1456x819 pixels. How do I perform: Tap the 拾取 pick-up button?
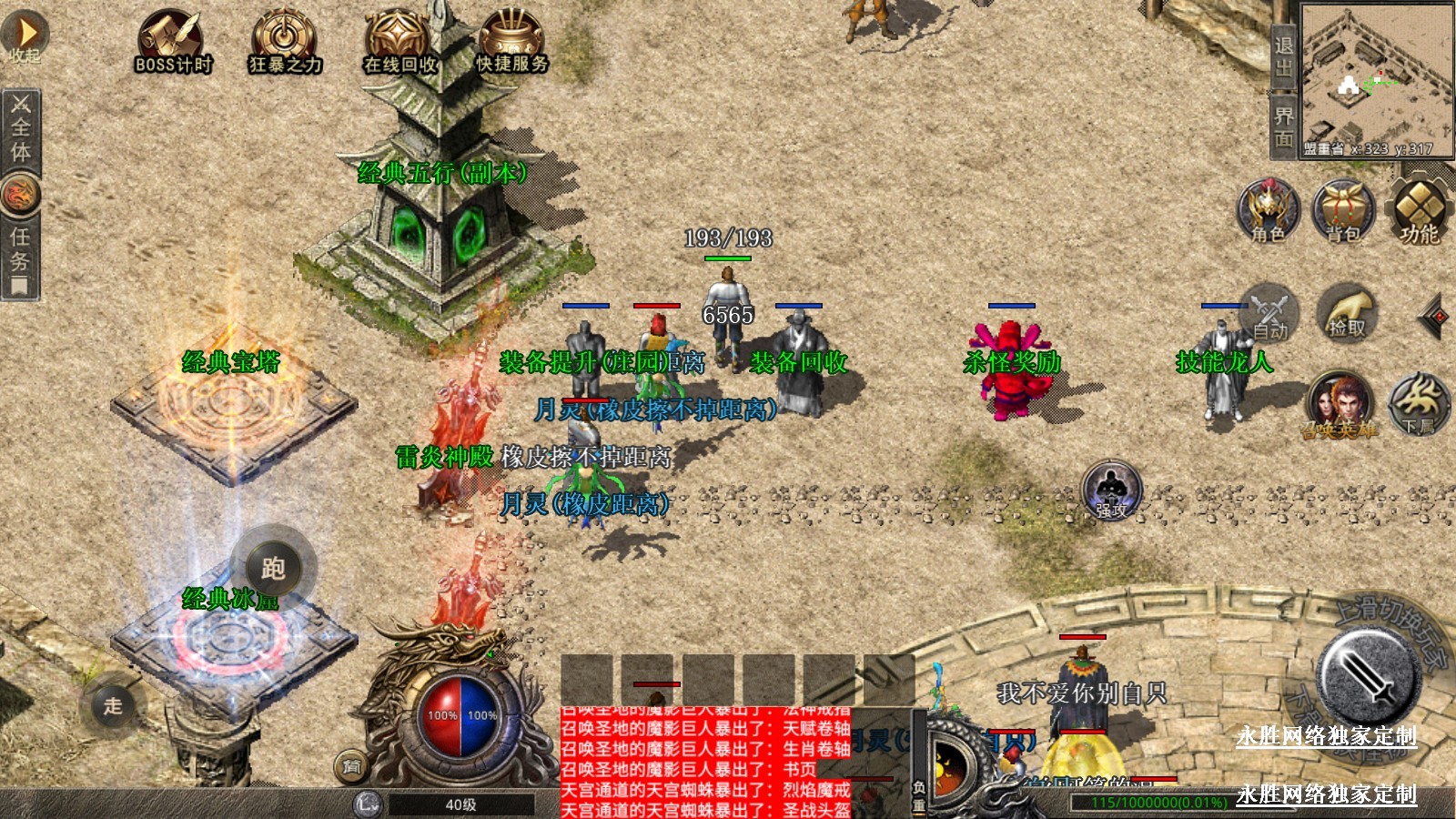(x=1347, y=313)
